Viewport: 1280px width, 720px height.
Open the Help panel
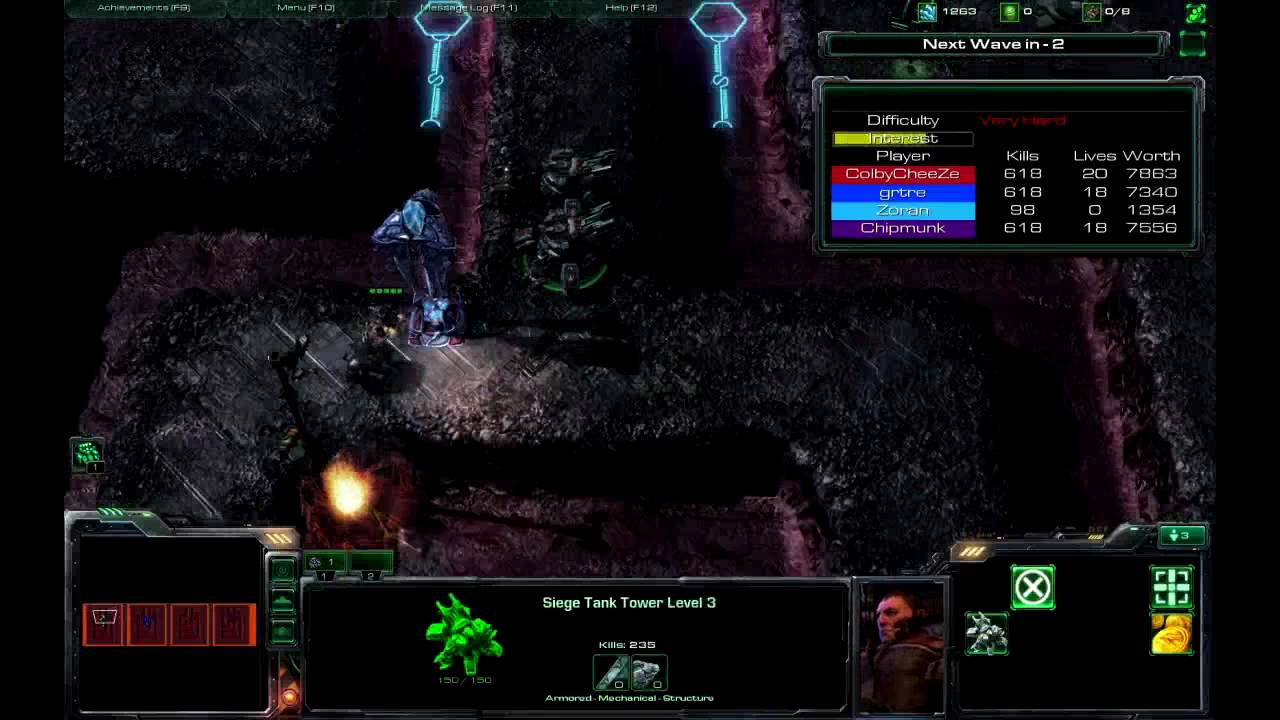click(x=631, y=8)
